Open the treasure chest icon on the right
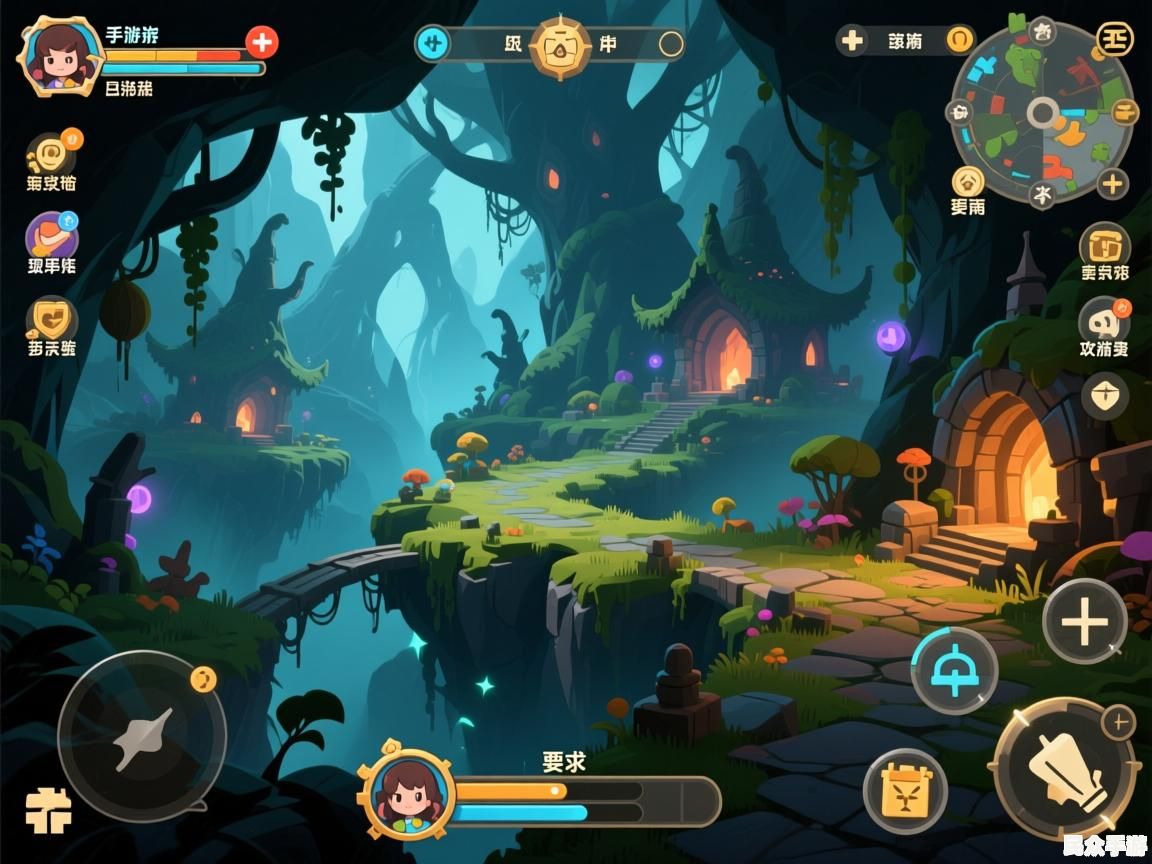 [1104, 244]
